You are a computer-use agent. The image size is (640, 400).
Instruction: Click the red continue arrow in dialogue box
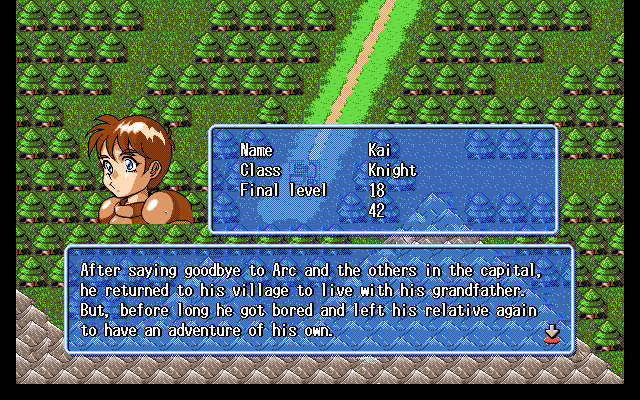(551, 333)
